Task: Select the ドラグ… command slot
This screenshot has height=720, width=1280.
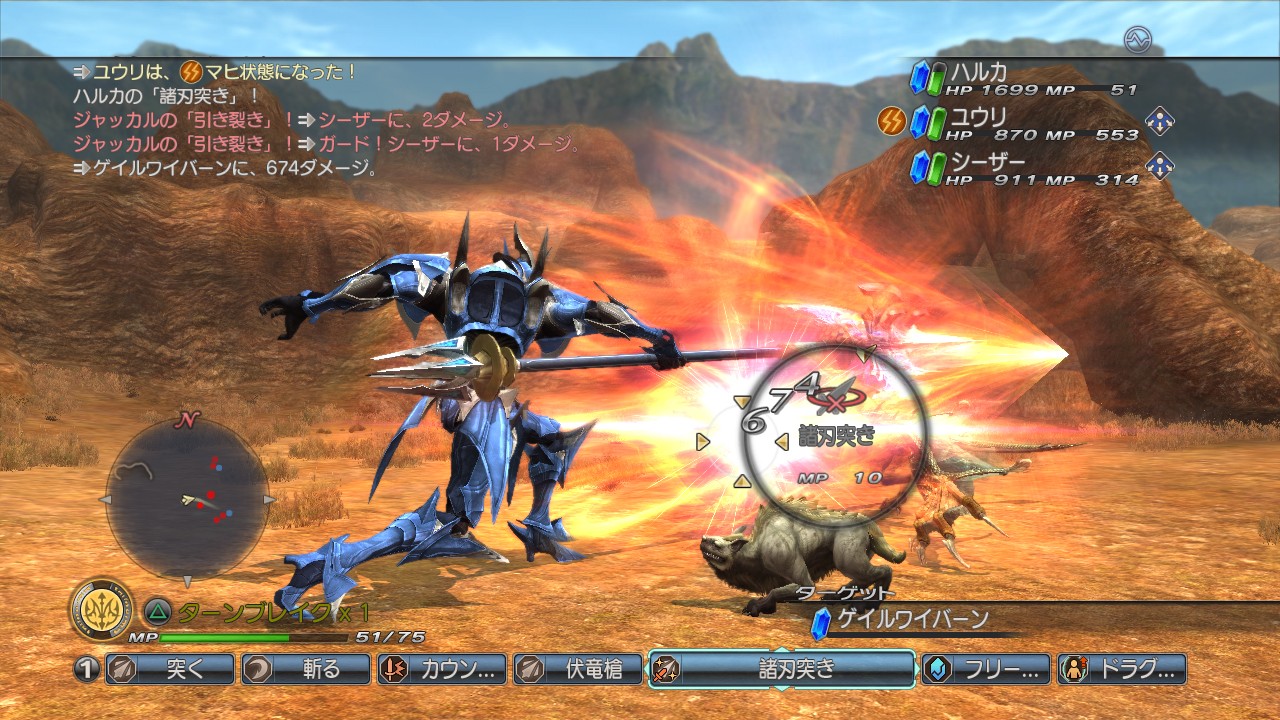Action: (1122, 669)
